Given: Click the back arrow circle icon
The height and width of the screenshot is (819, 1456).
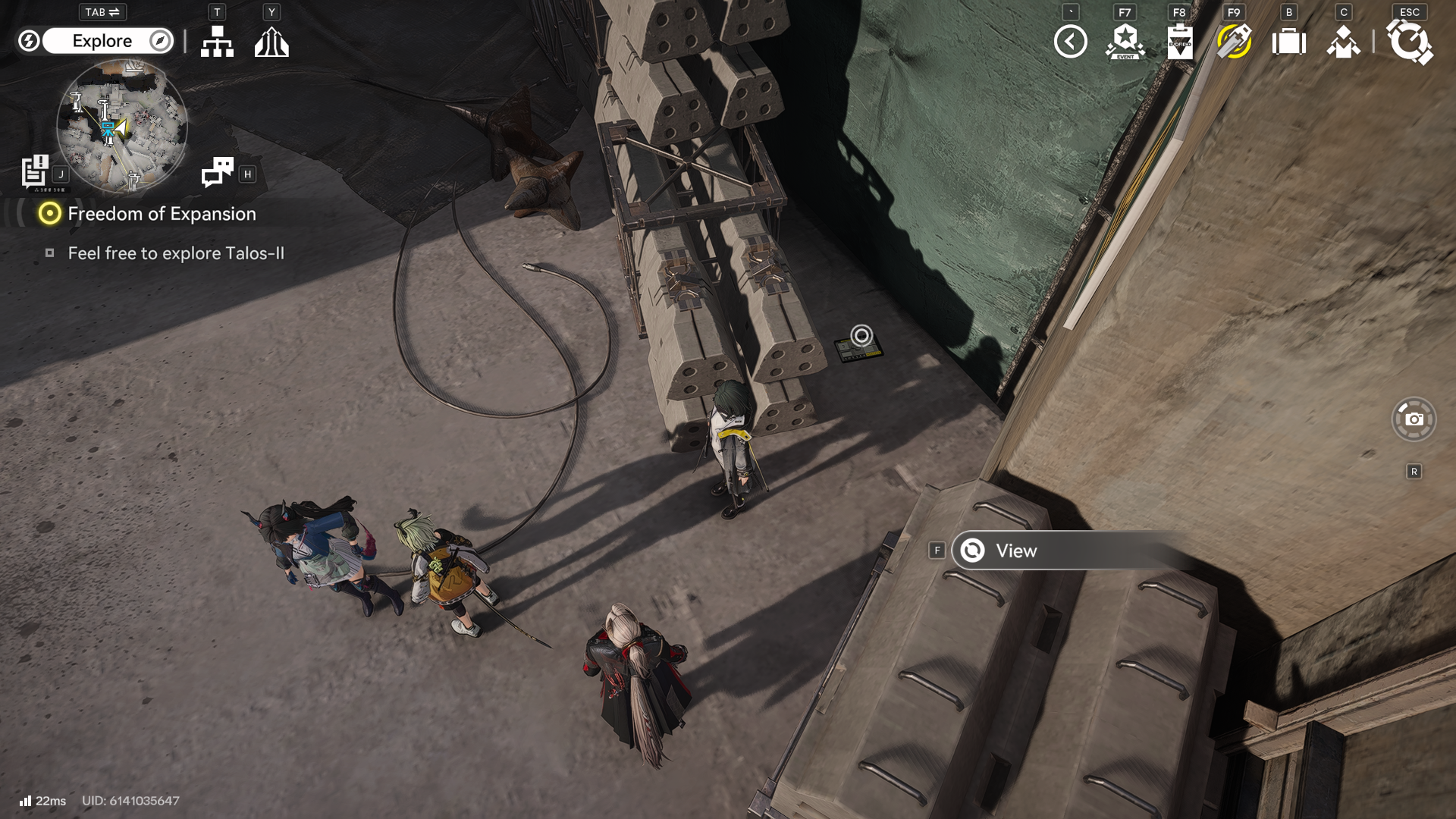Looking at the screenshot, I should 1070,42.
